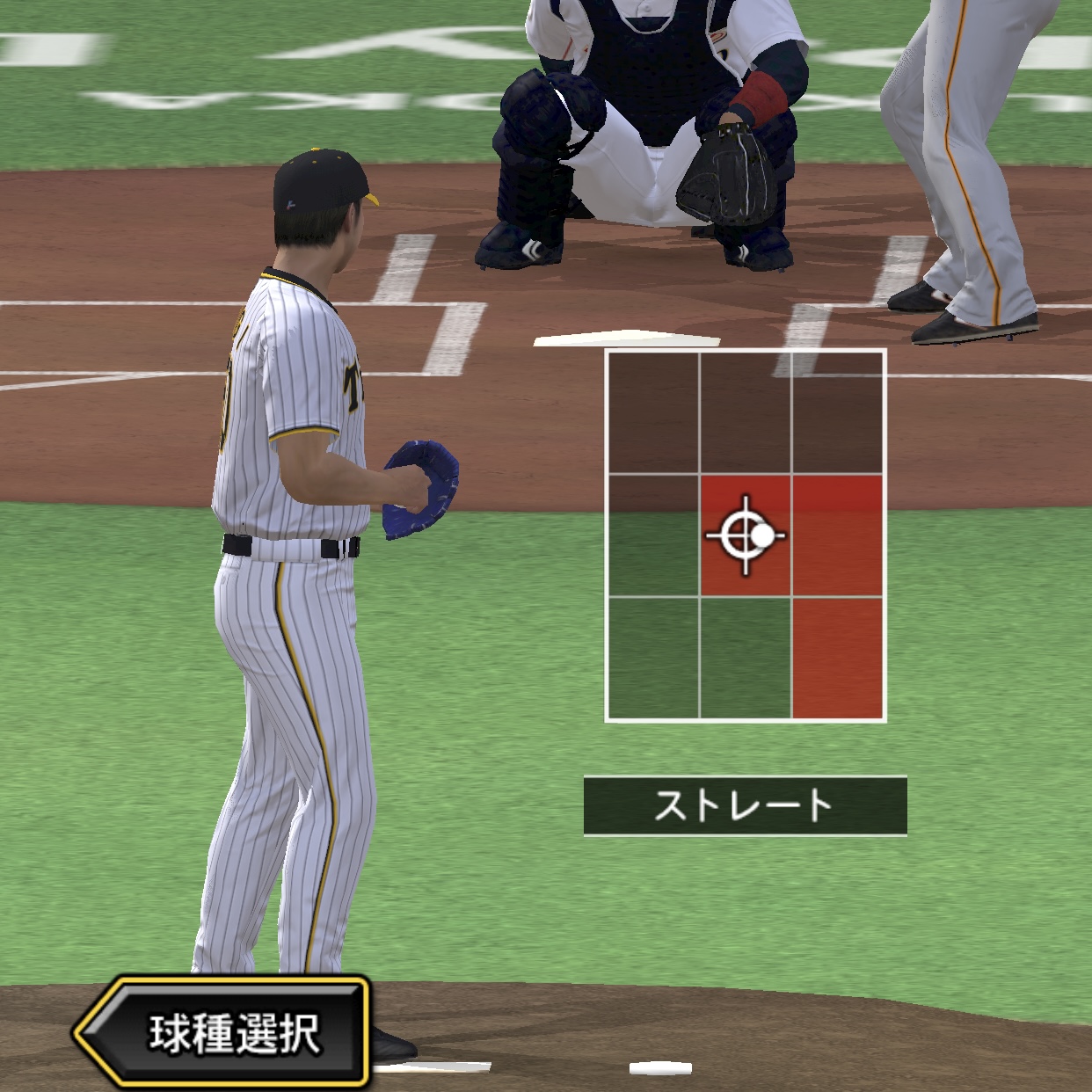Viewport: 1092px width, 1092px height.
Task: Choose the bottom-middle green strike zone cell
Action: pyautogui.click(x=746, y=658)
